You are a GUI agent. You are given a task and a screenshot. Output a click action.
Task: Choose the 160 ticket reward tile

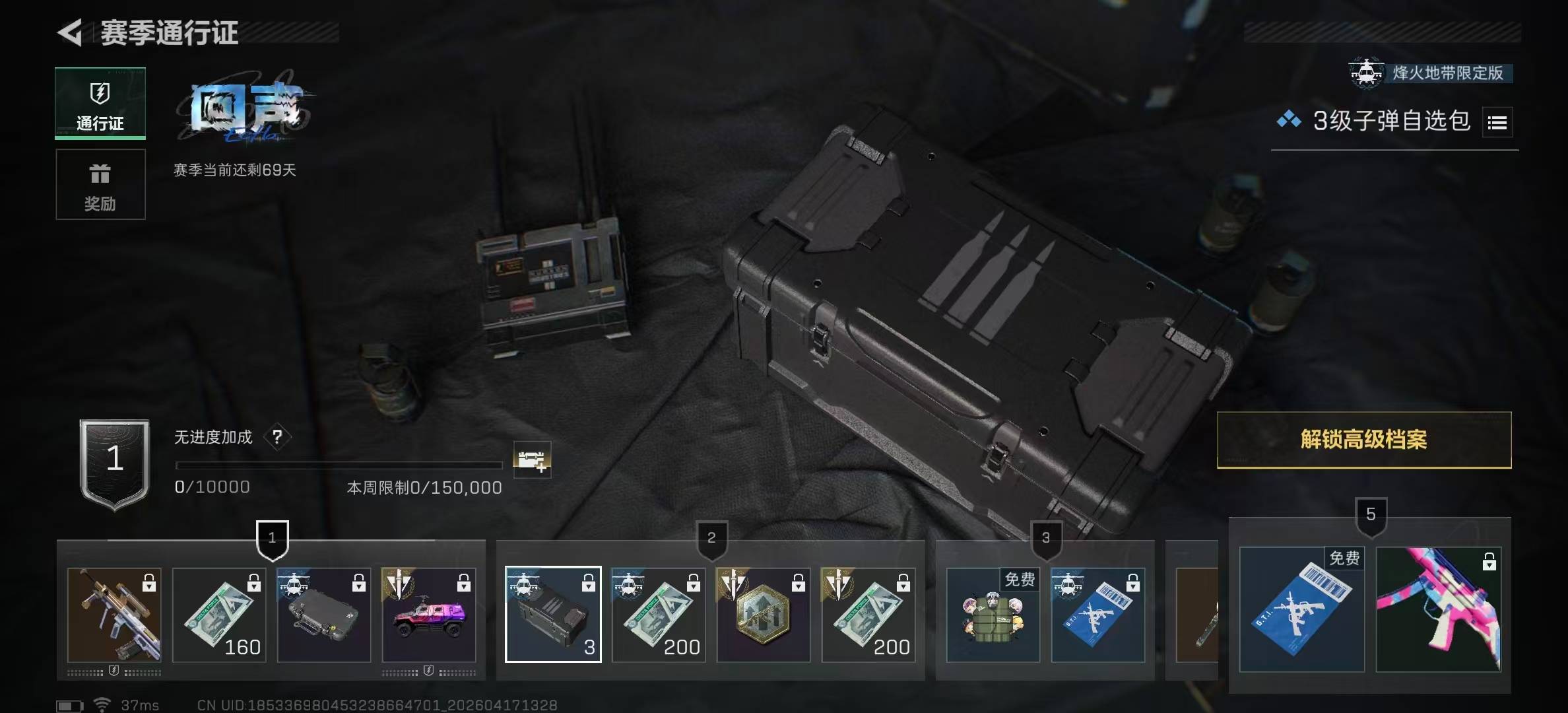(219, 615)
